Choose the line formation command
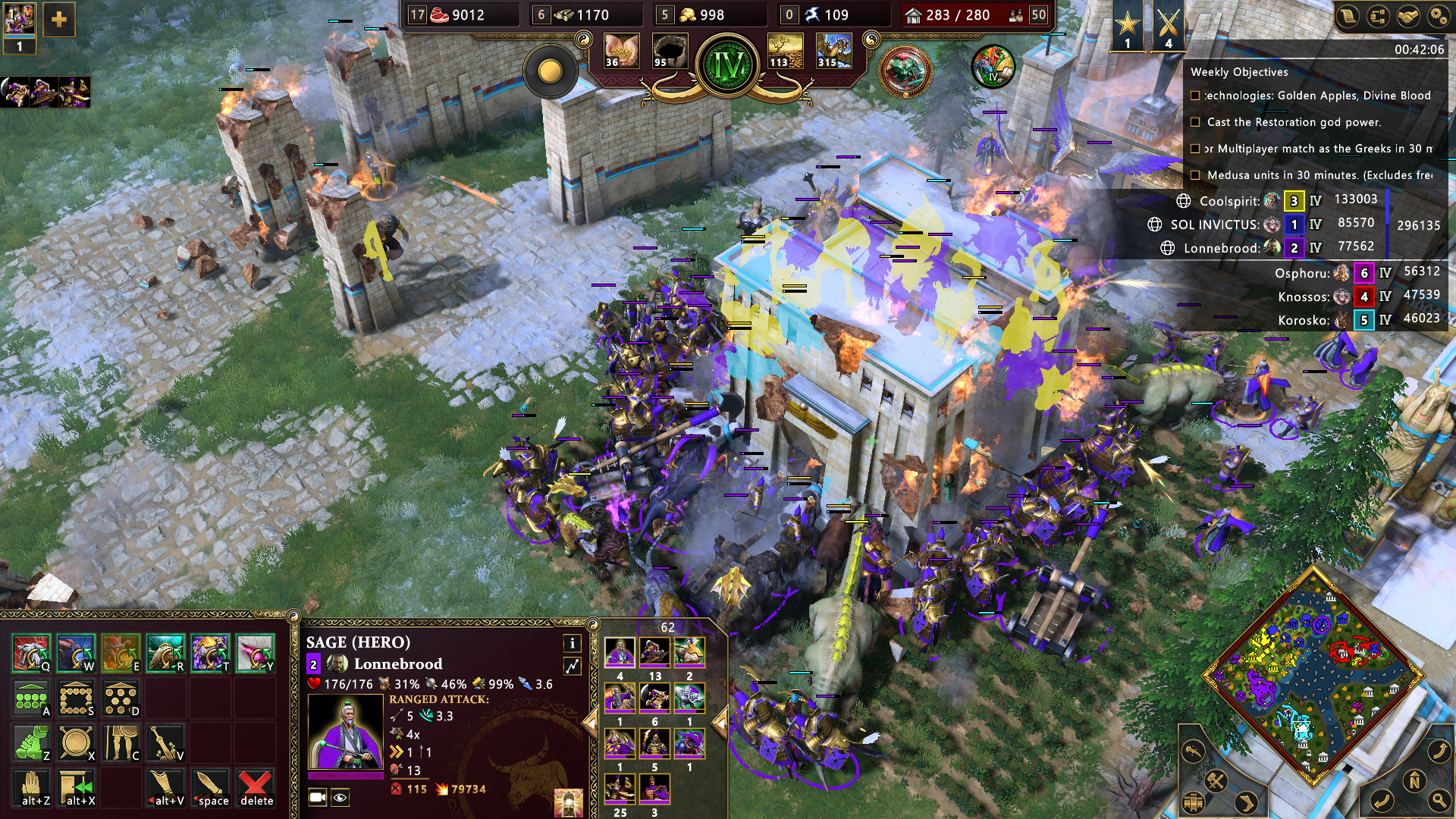The image size is (1456, 819). pos(31,698)
